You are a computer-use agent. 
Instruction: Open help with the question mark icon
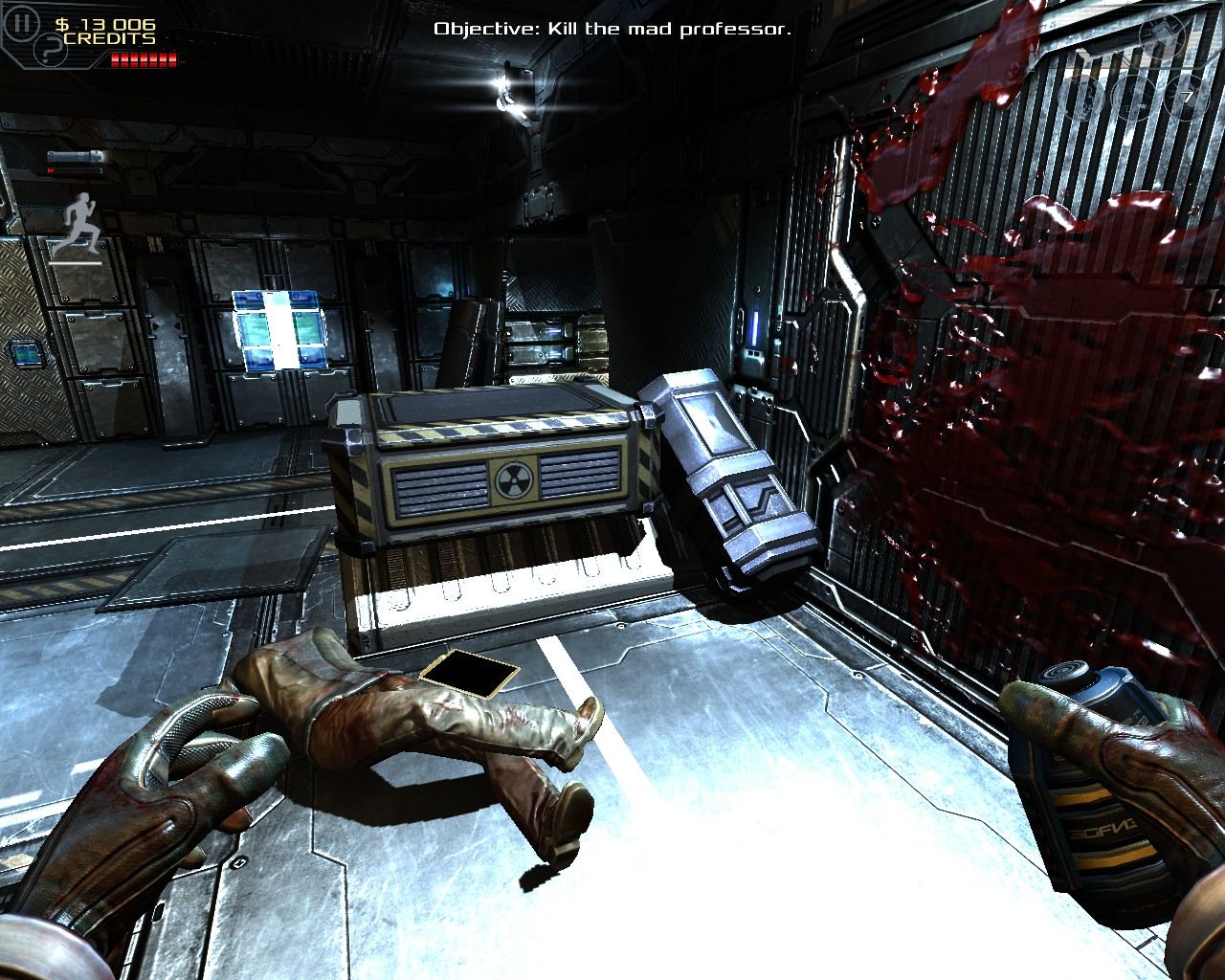click(x=51, y=50)
